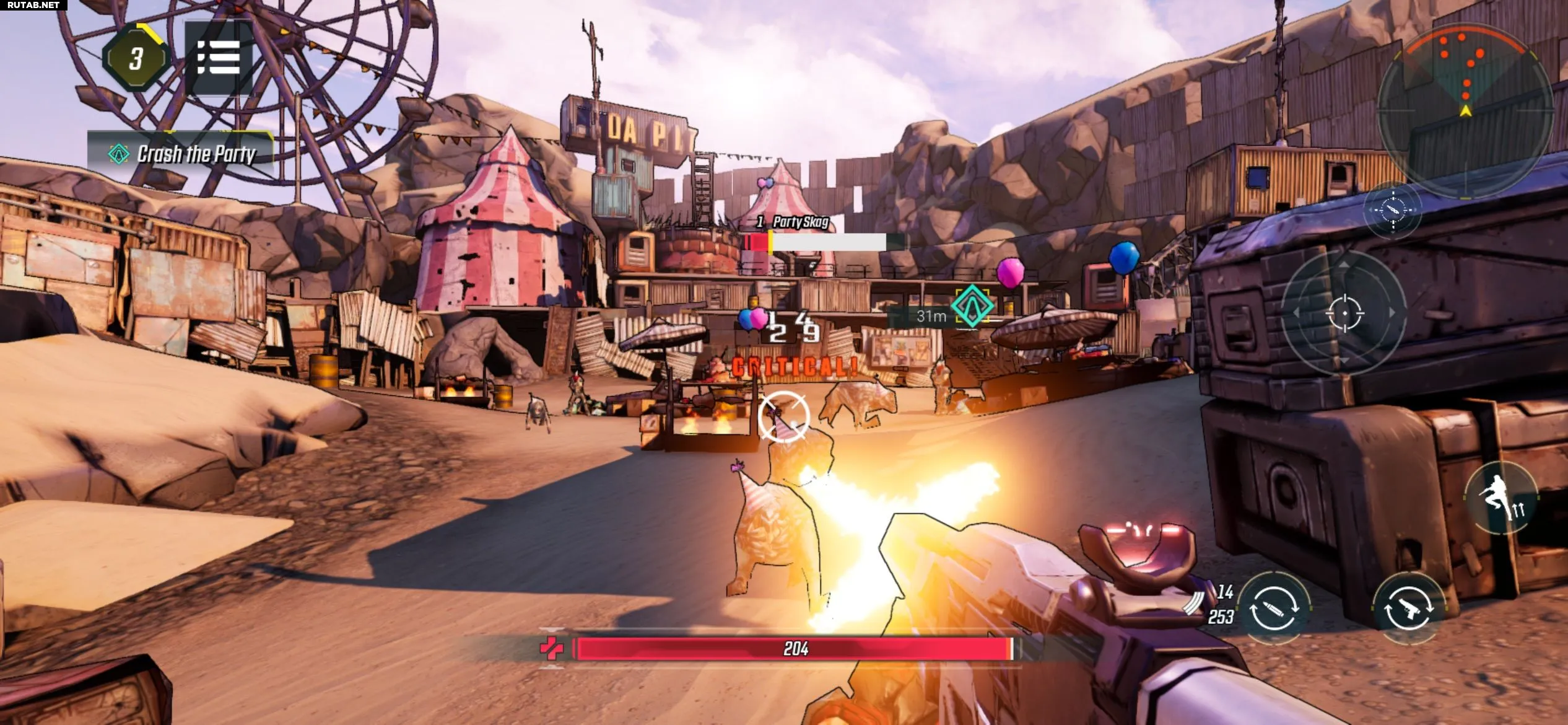Tap the 31m objective waypoint marker
Viewport: 1568px width, 725px height.
click(972, 305)
